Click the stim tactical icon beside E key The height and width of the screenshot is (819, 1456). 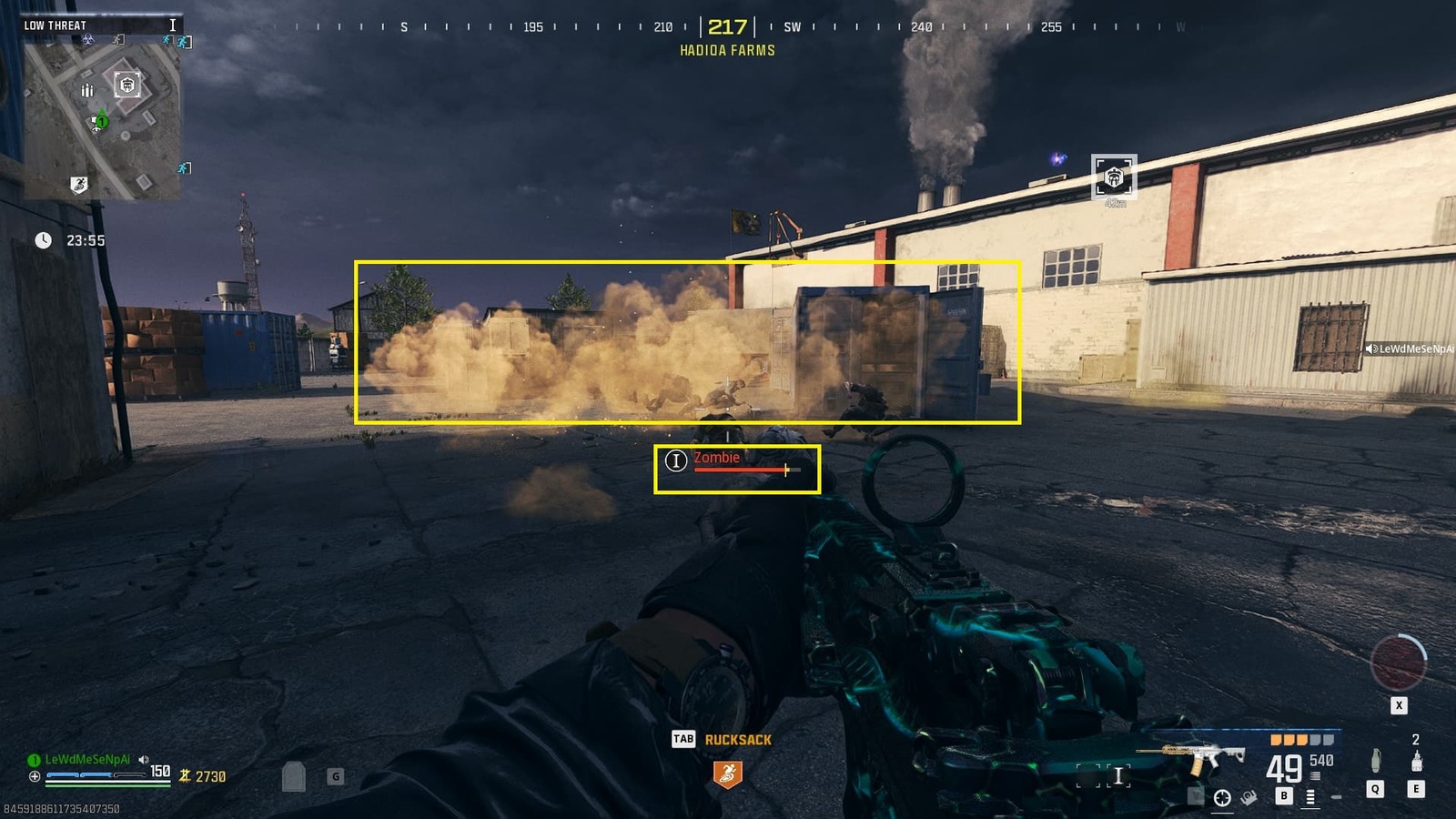(x=1417, y=762)
